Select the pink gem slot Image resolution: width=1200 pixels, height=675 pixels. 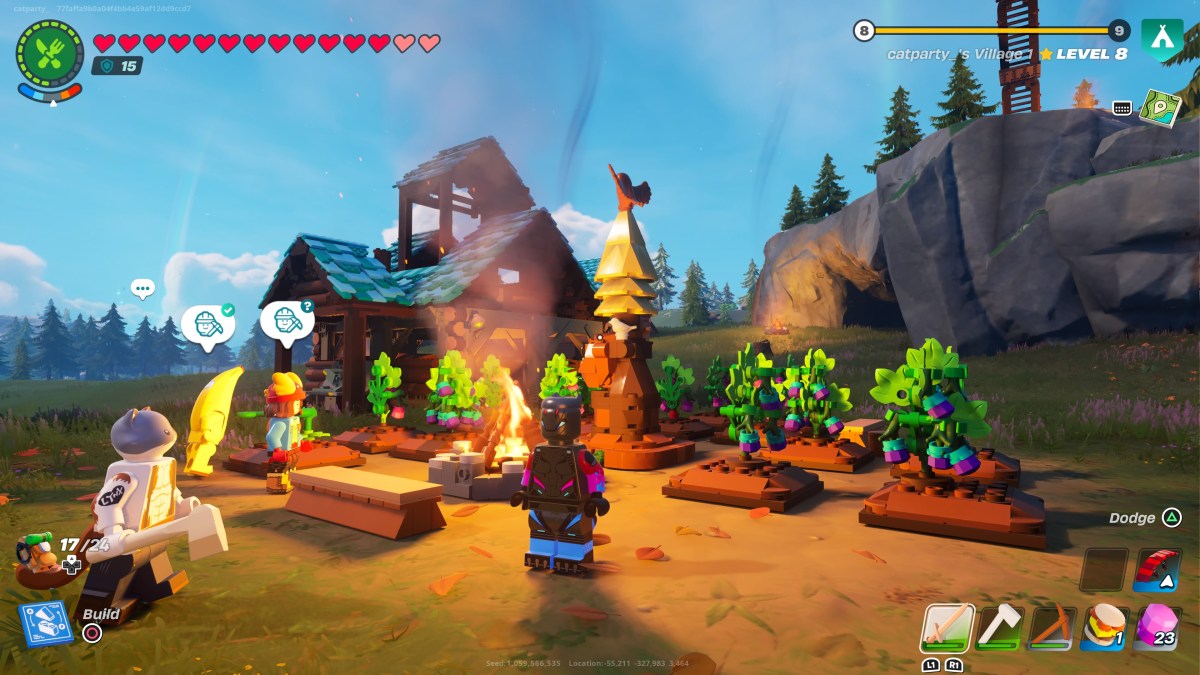pos(1157,627)
